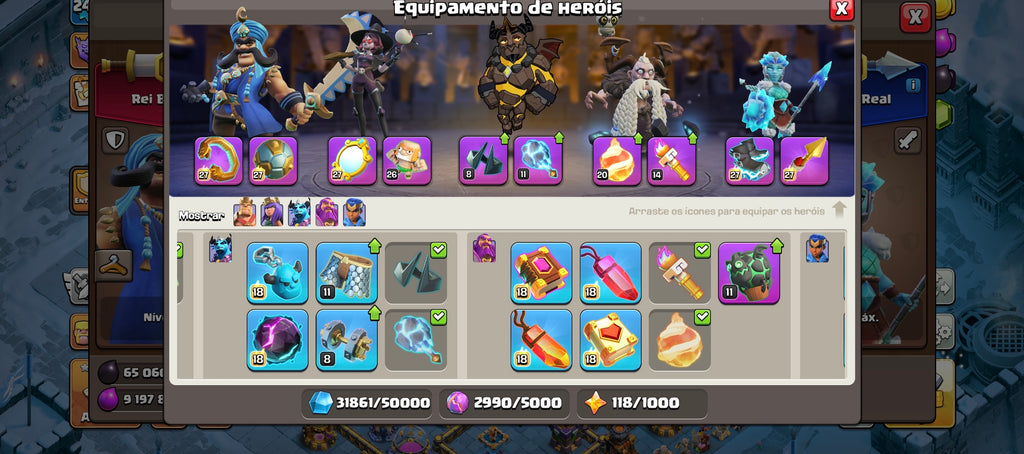The width and height of the screenshot is (1024, 454).
Task: Select the equipped Dark Crown slot
Action: 483,161
